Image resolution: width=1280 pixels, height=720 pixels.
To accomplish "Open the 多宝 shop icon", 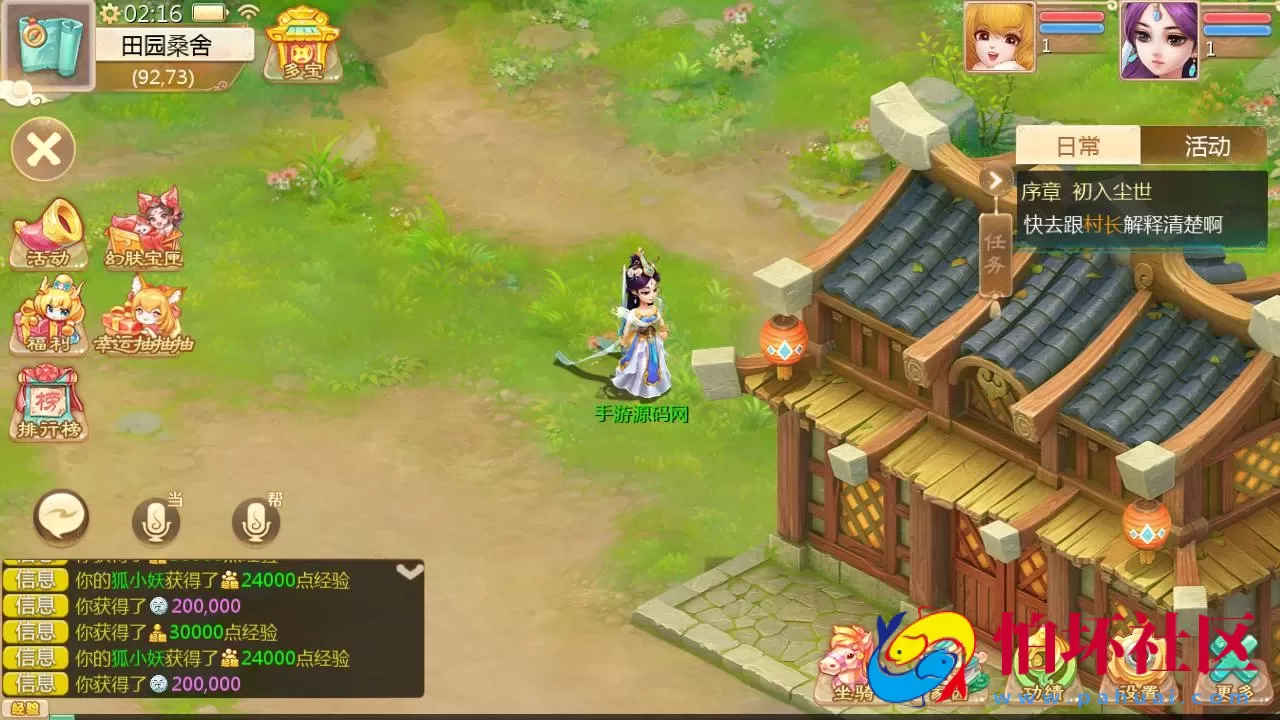I will tap(302, 45).
